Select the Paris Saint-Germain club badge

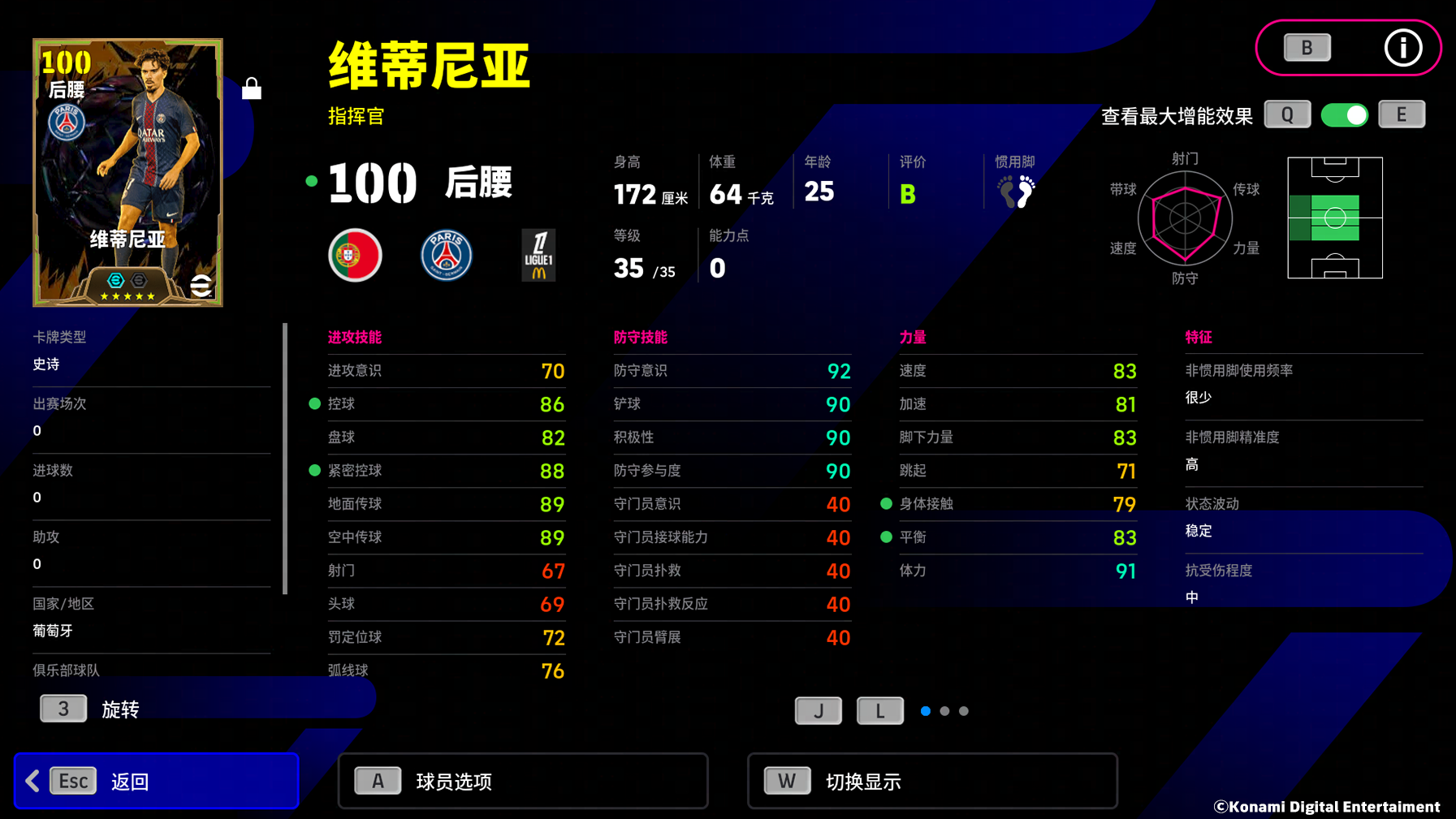click(x=446, y=254)
